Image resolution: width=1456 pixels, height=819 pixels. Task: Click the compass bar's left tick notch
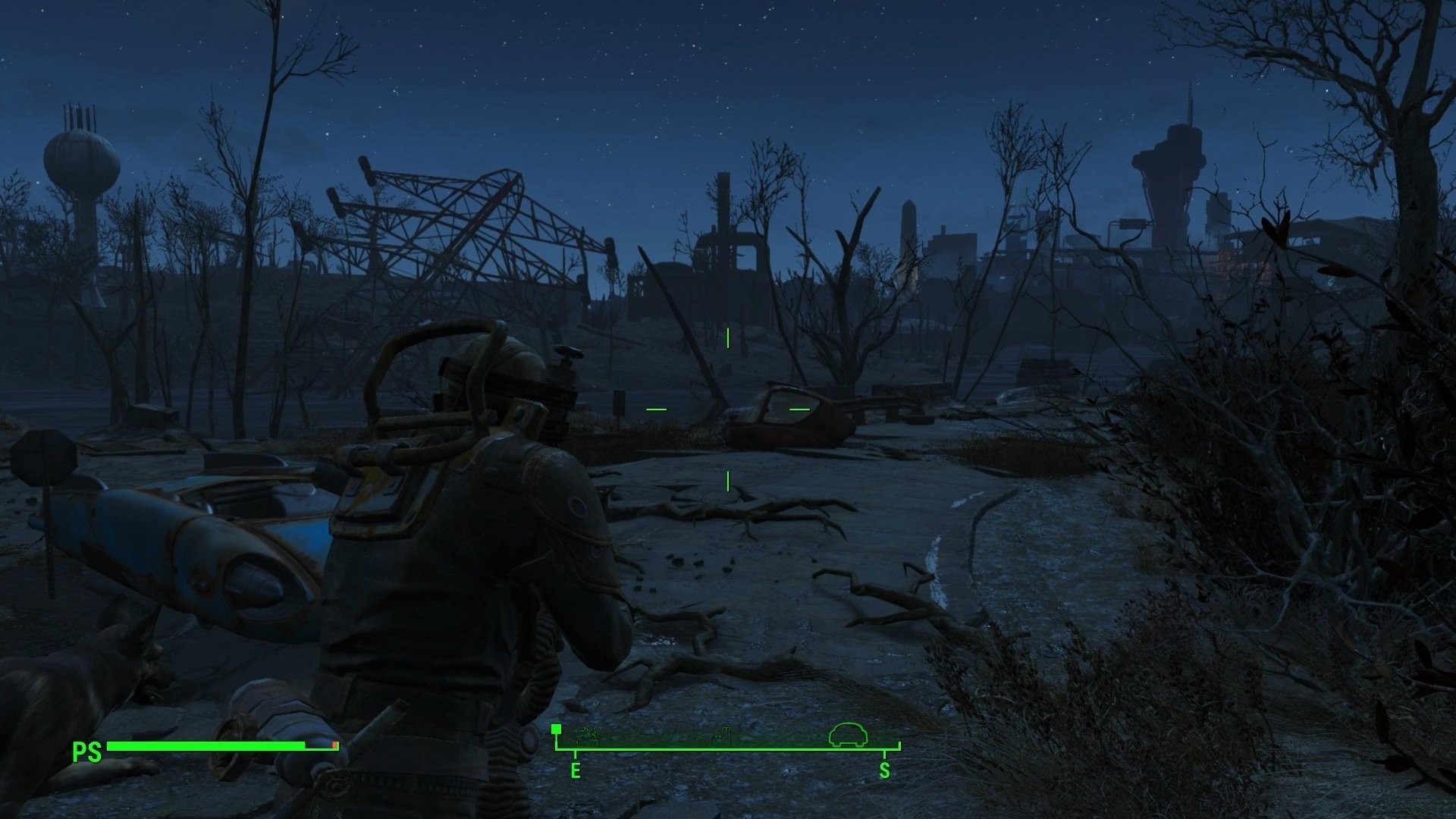(575, 753)
